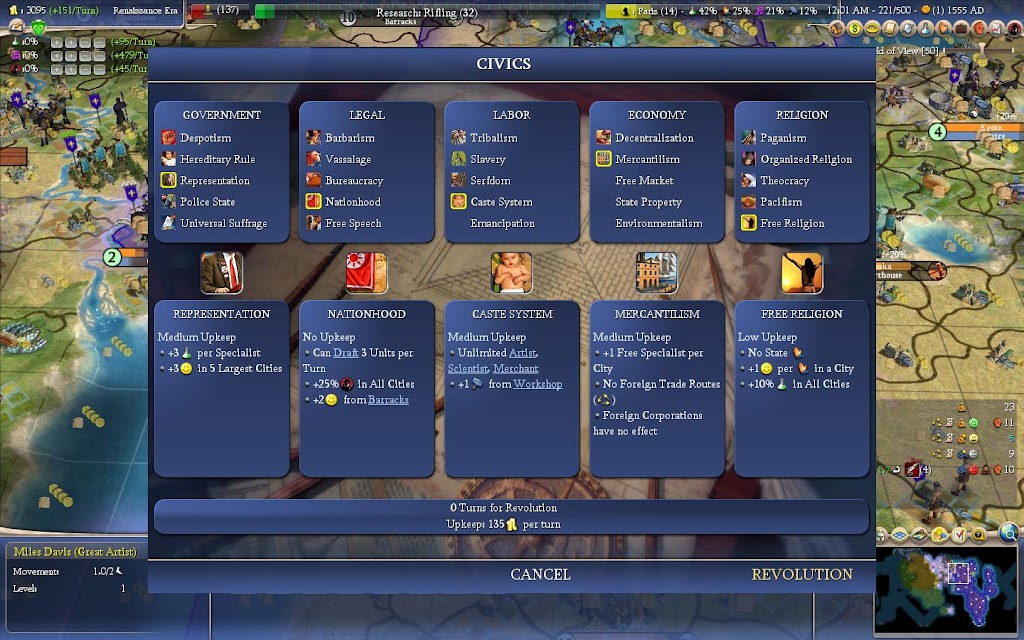Select Free Speech civic
Viewport: 1024px width, 640px height.
tap(352, 223)
